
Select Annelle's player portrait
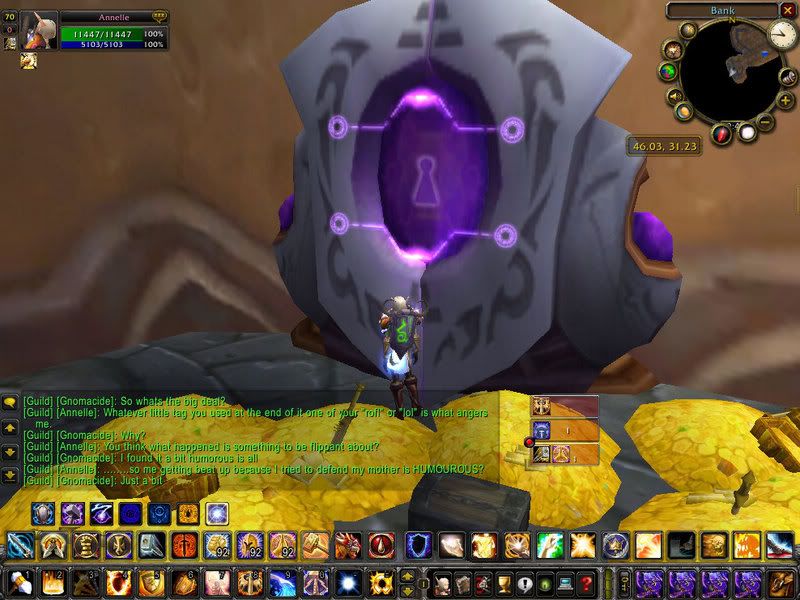pos(39,31)
